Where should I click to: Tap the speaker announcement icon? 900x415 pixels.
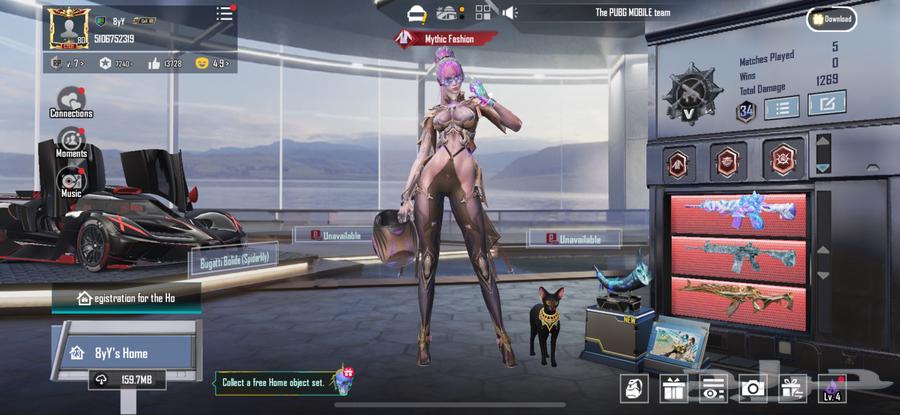click(x=510, y=12)
